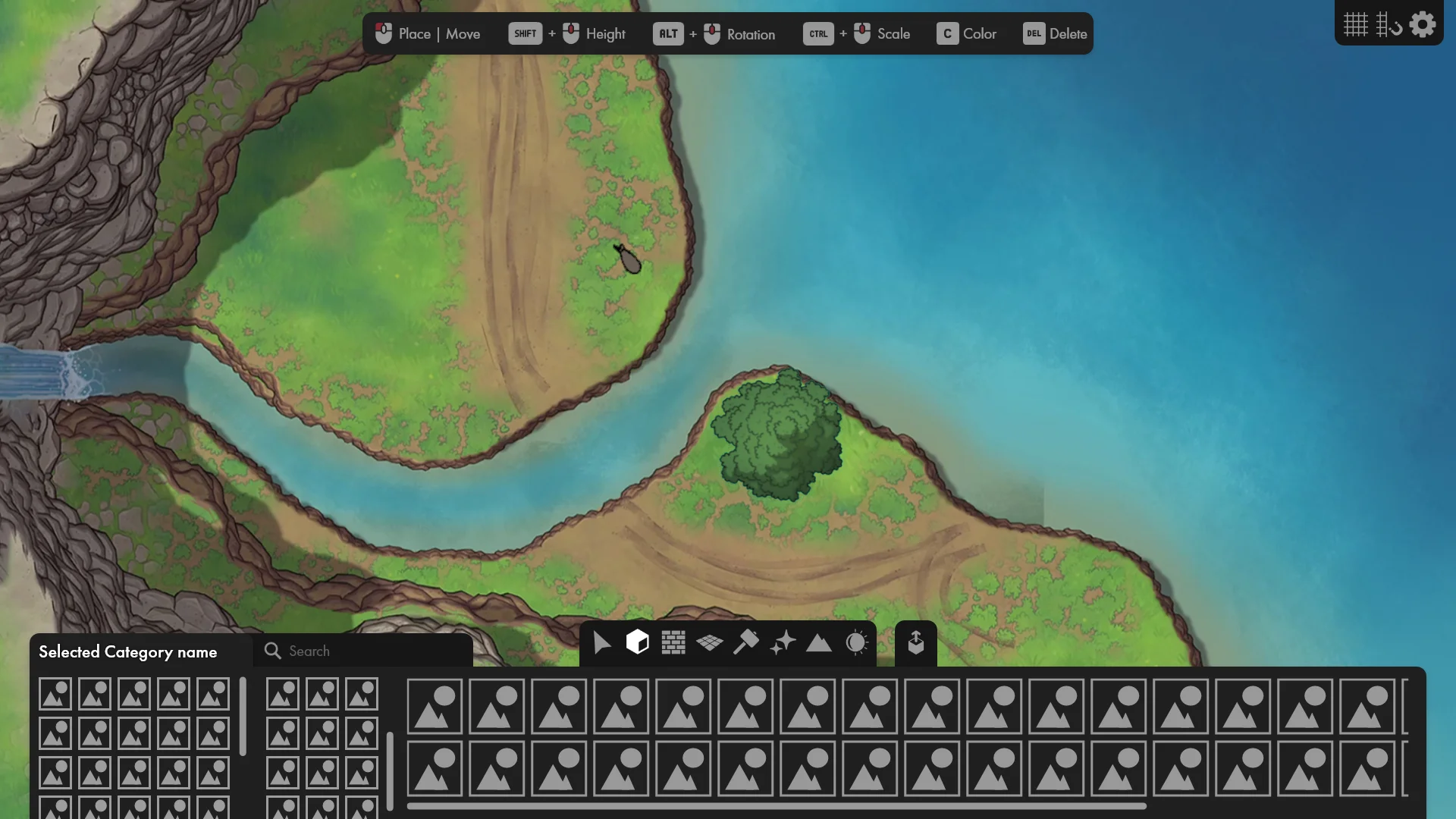The width and height of the screenshot is (1456, 819).
Task: Select the floor tile tool
Action: click(x=710, y=643)
